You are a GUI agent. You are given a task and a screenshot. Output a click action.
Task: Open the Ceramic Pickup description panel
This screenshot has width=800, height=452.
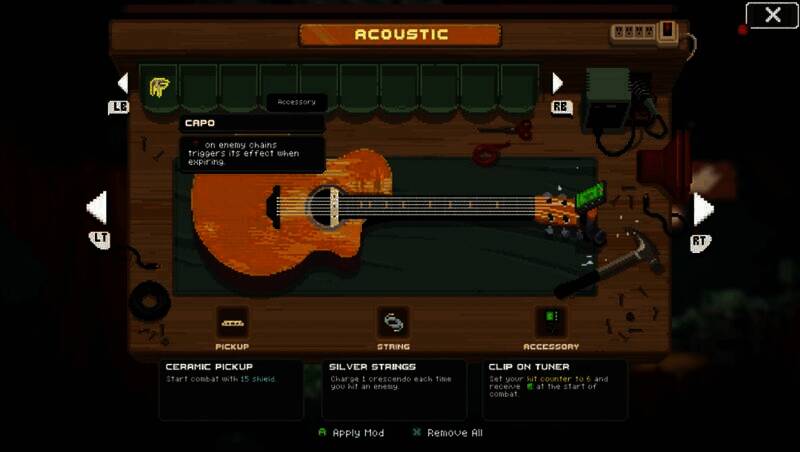(x=231, y=389)
